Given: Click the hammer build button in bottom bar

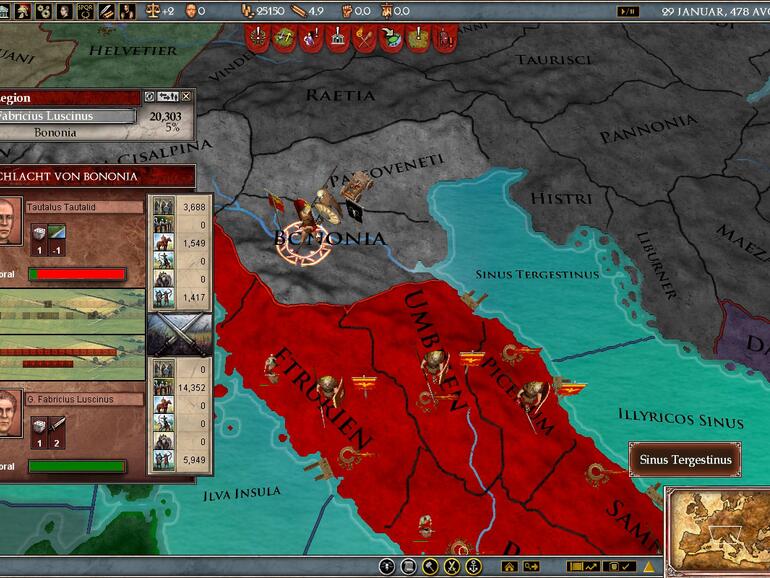Looking at the screenshot, I should tap(430, 567).
